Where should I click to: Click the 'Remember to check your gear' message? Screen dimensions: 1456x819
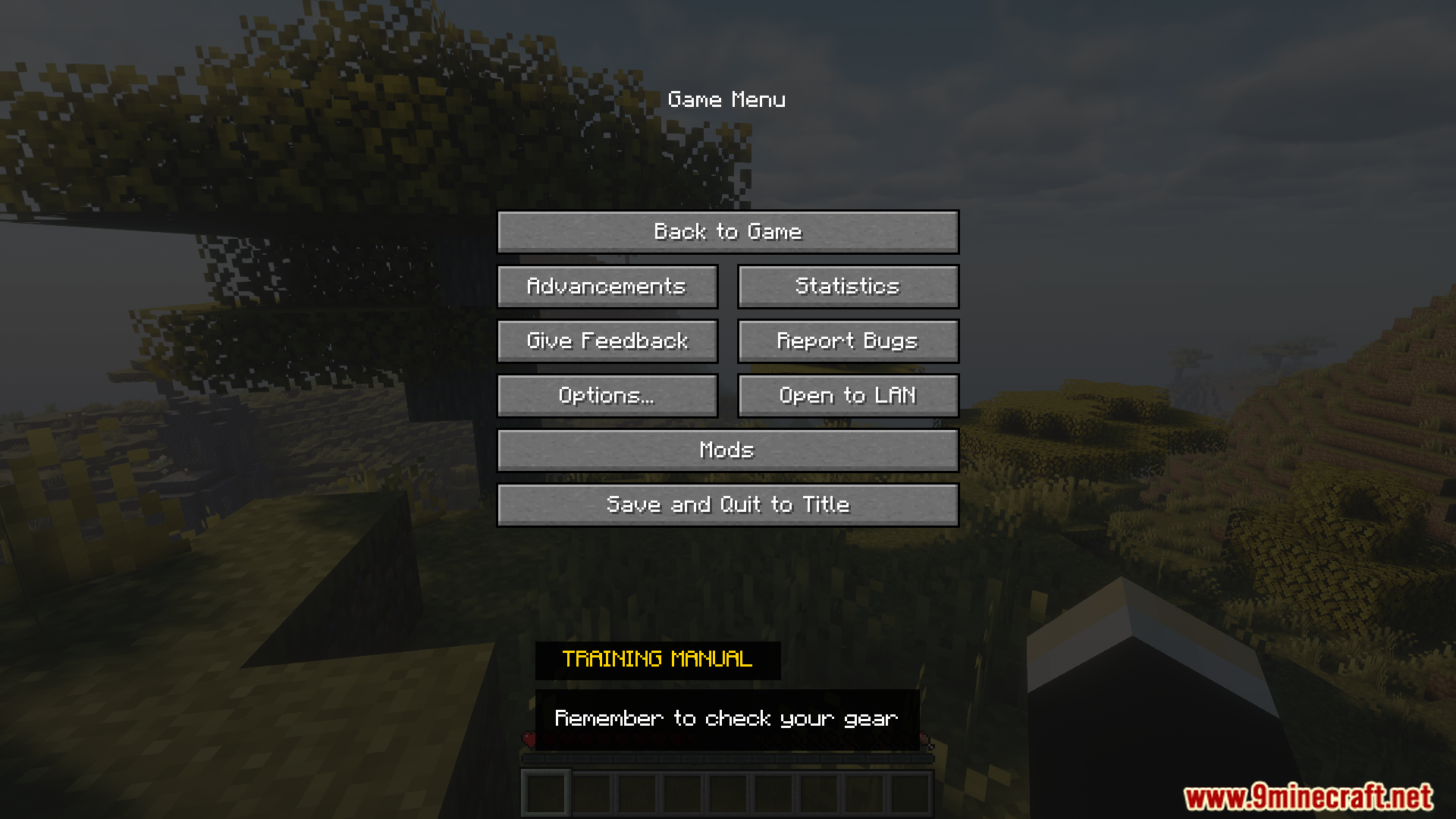point(727,717)
